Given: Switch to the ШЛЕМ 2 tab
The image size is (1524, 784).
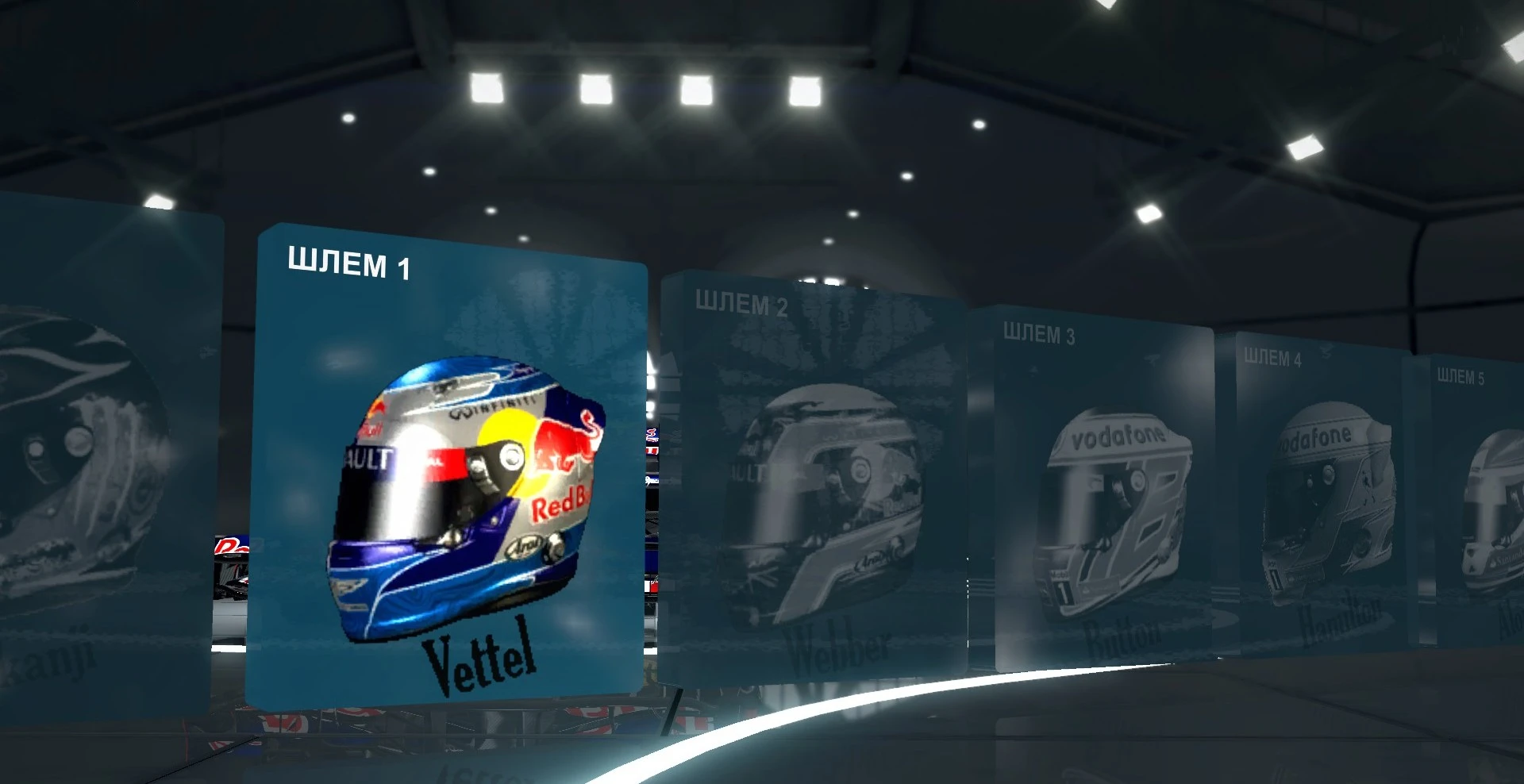Looking at the screenshot, I should [x=741, y=301].
